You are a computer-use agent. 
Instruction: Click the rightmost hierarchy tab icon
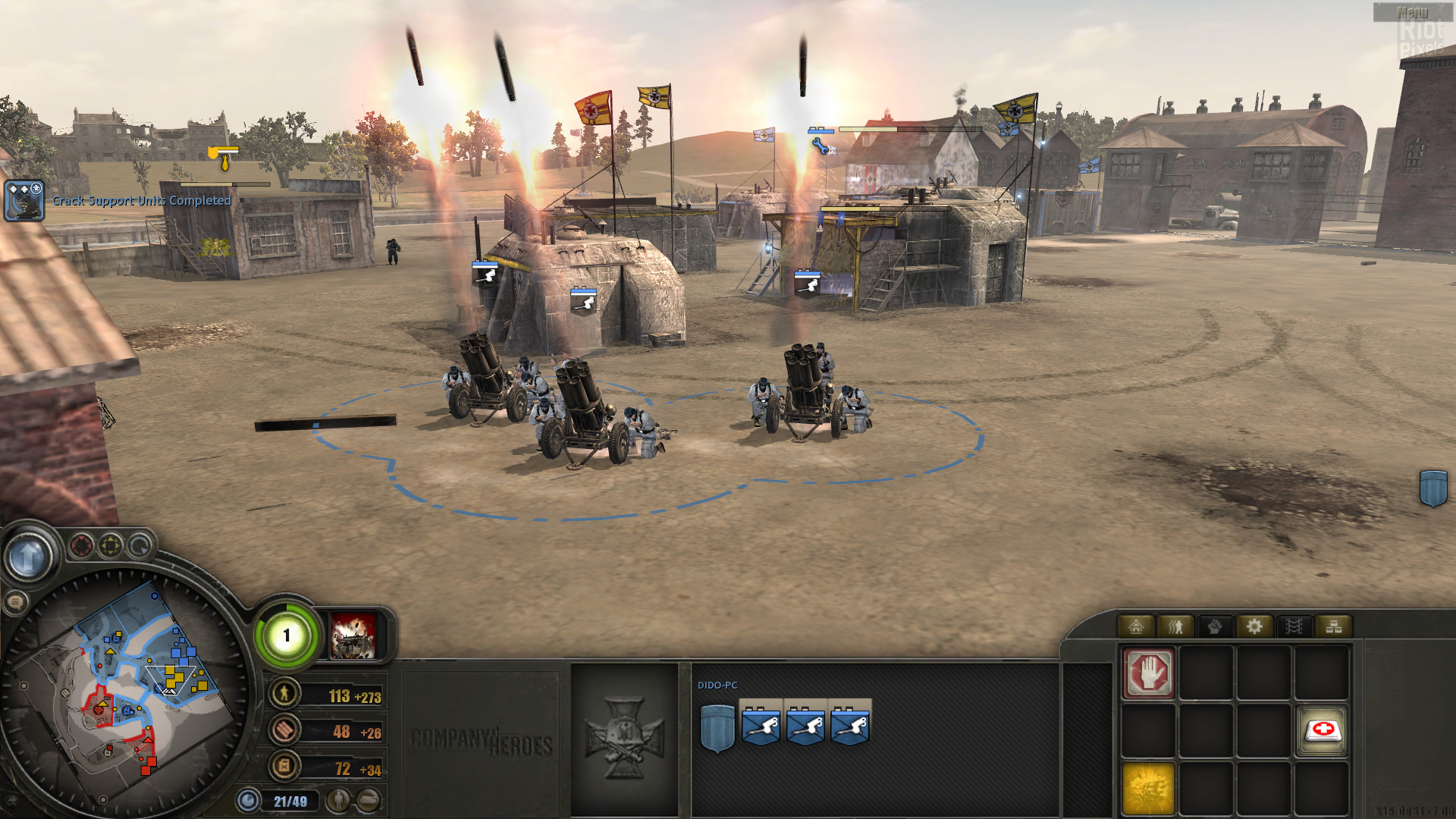pyautogui.click(x=1334, y=626)
